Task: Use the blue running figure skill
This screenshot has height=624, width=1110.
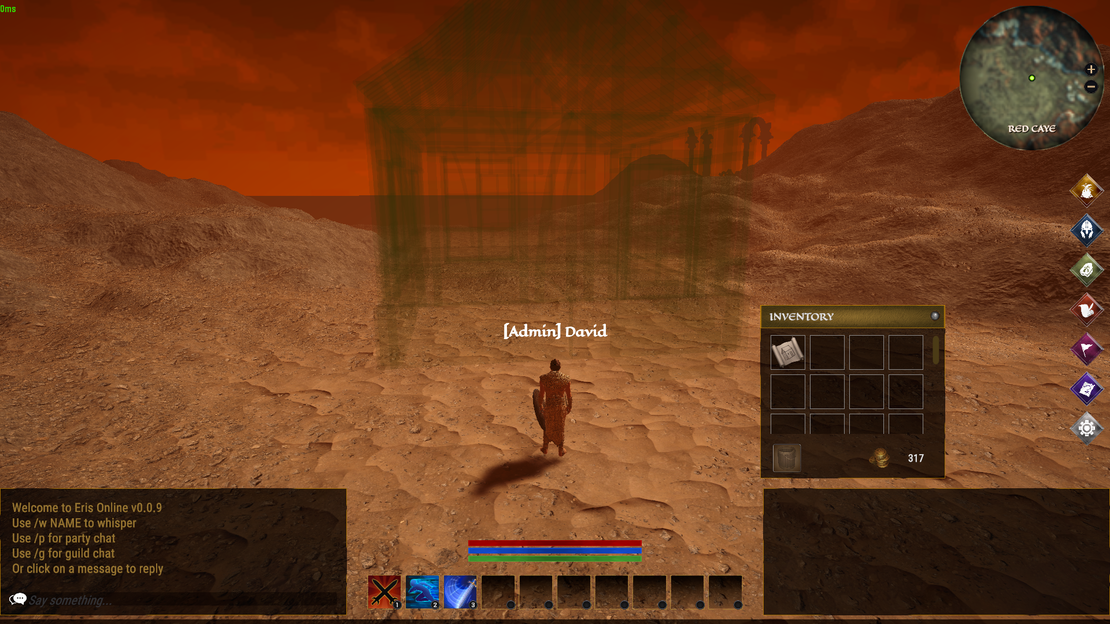Action: (422, 592)
